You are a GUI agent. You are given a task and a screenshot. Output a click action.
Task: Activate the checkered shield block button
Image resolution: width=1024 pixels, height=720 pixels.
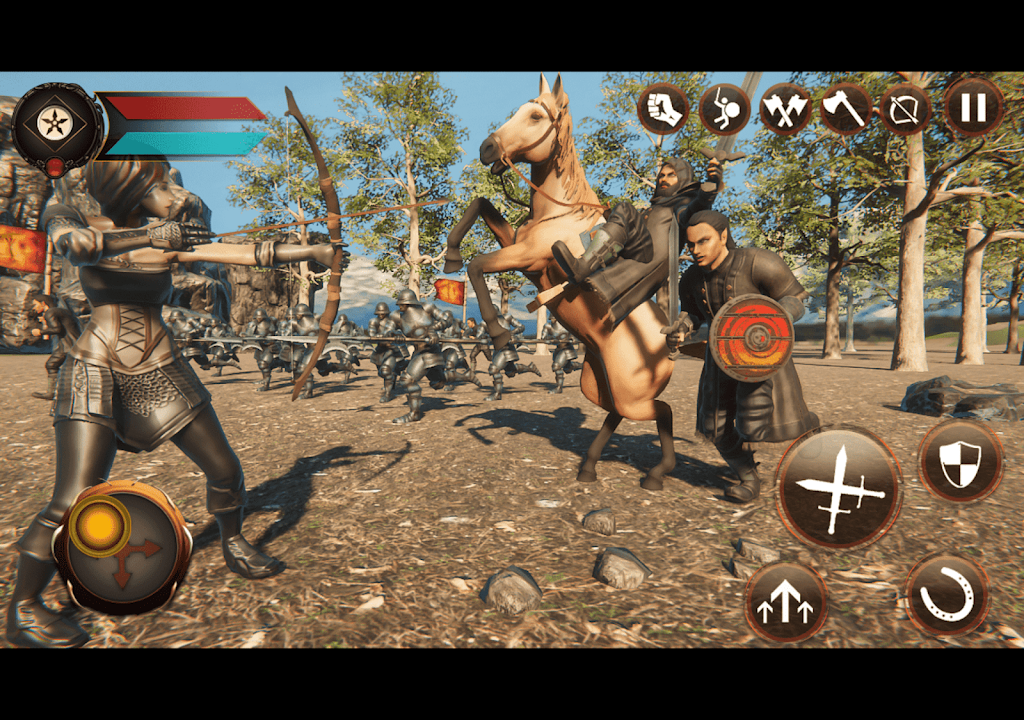(x=960, y=461)
